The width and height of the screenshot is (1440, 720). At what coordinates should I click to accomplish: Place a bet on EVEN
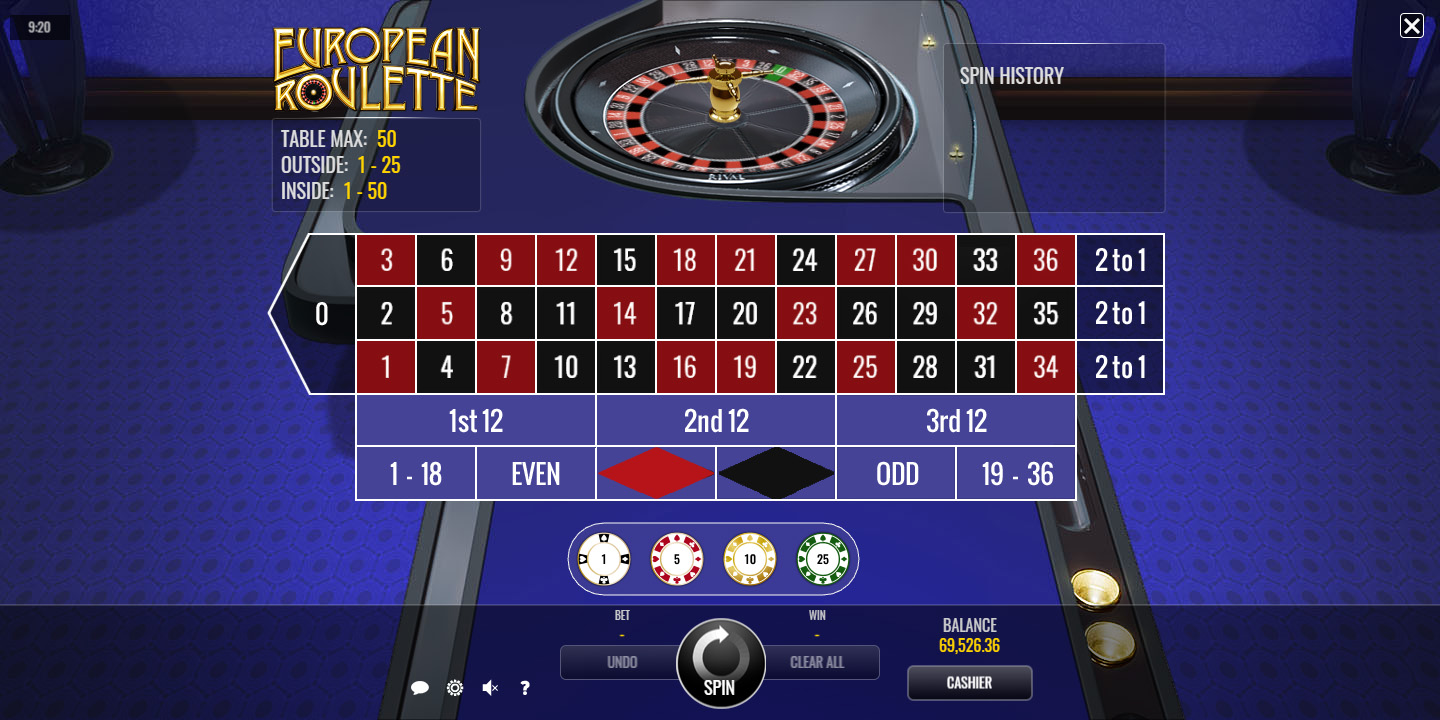(x=536, y=473)
